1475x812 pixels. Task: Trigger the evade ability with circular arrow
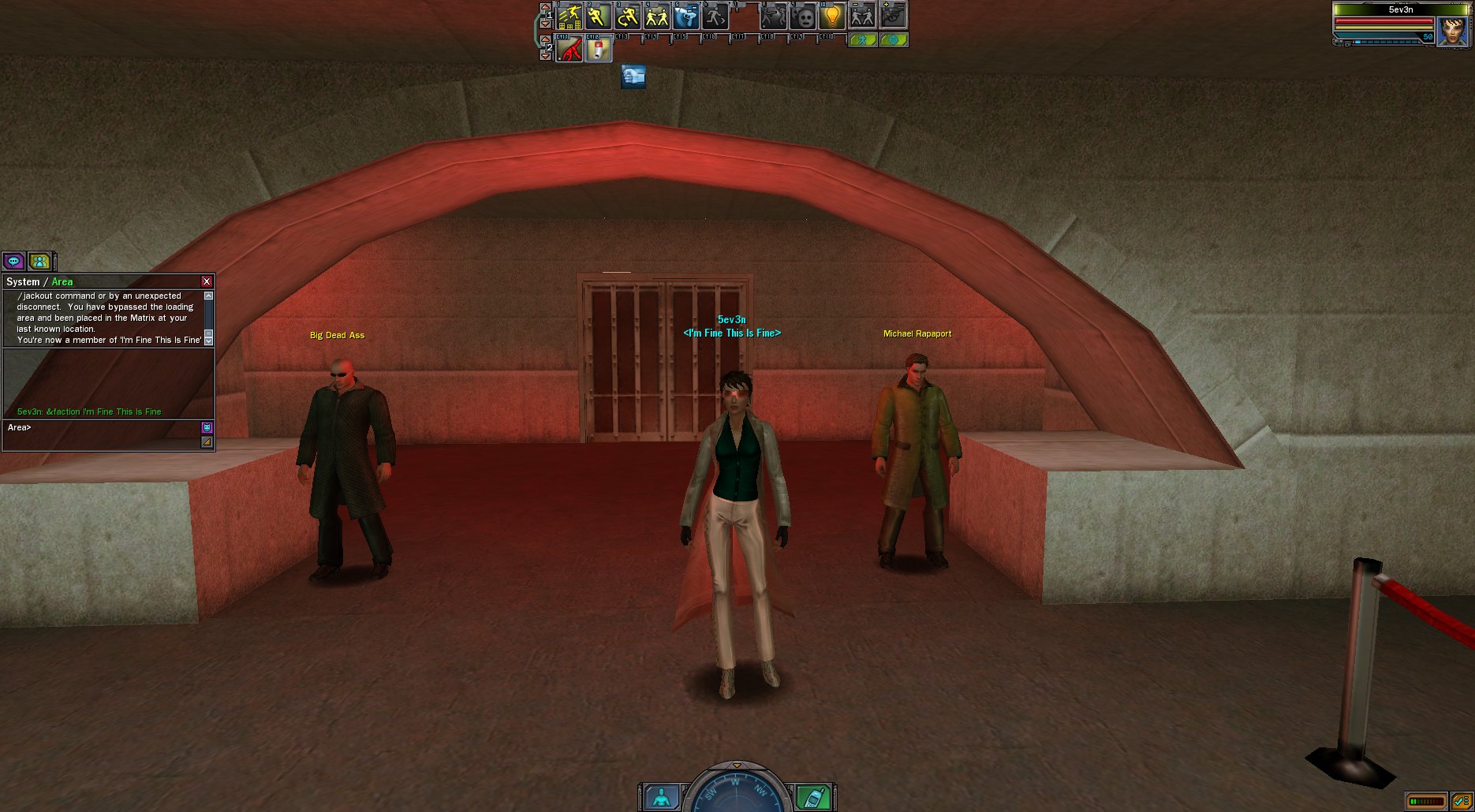(628, 15)
